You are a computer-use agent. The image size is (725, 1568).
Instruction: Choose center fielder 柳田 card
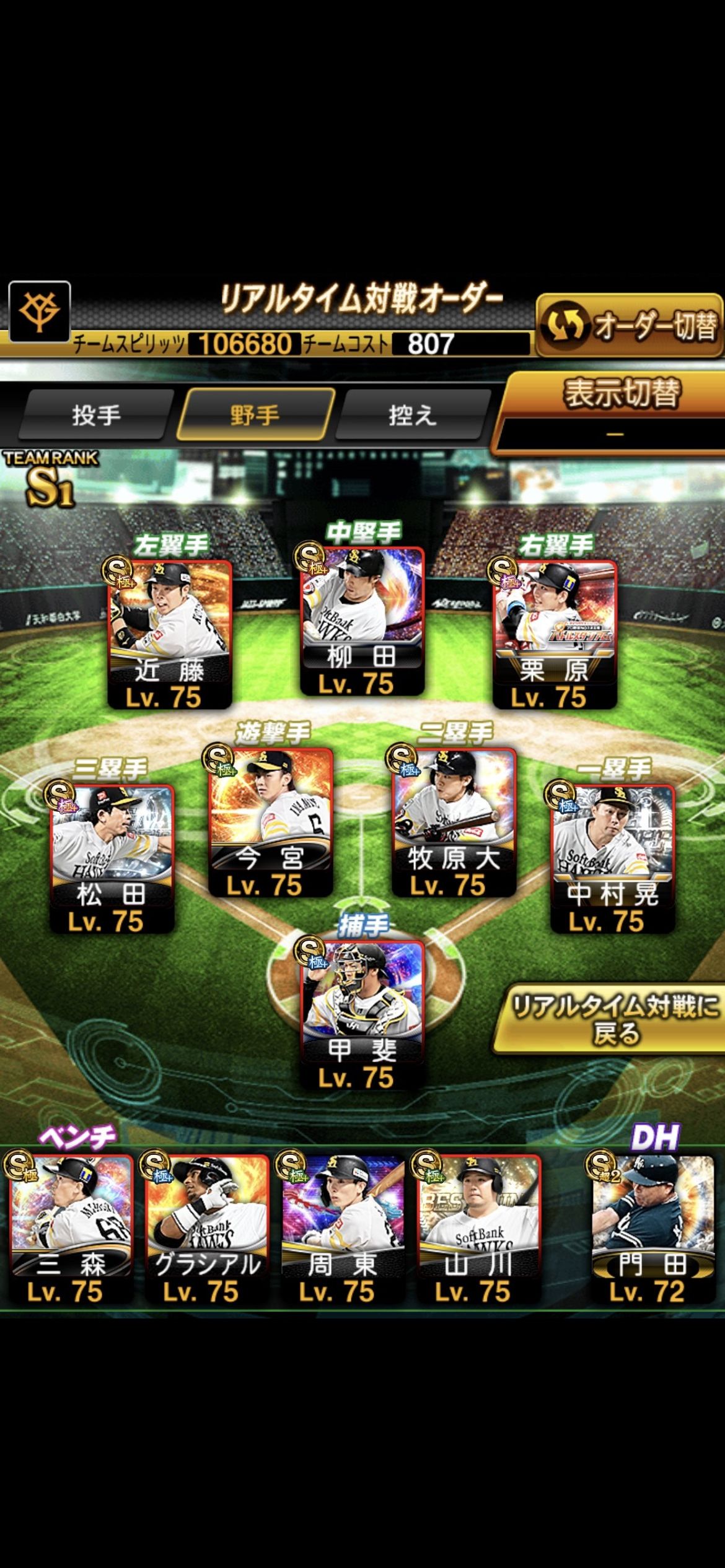point(362,621)
